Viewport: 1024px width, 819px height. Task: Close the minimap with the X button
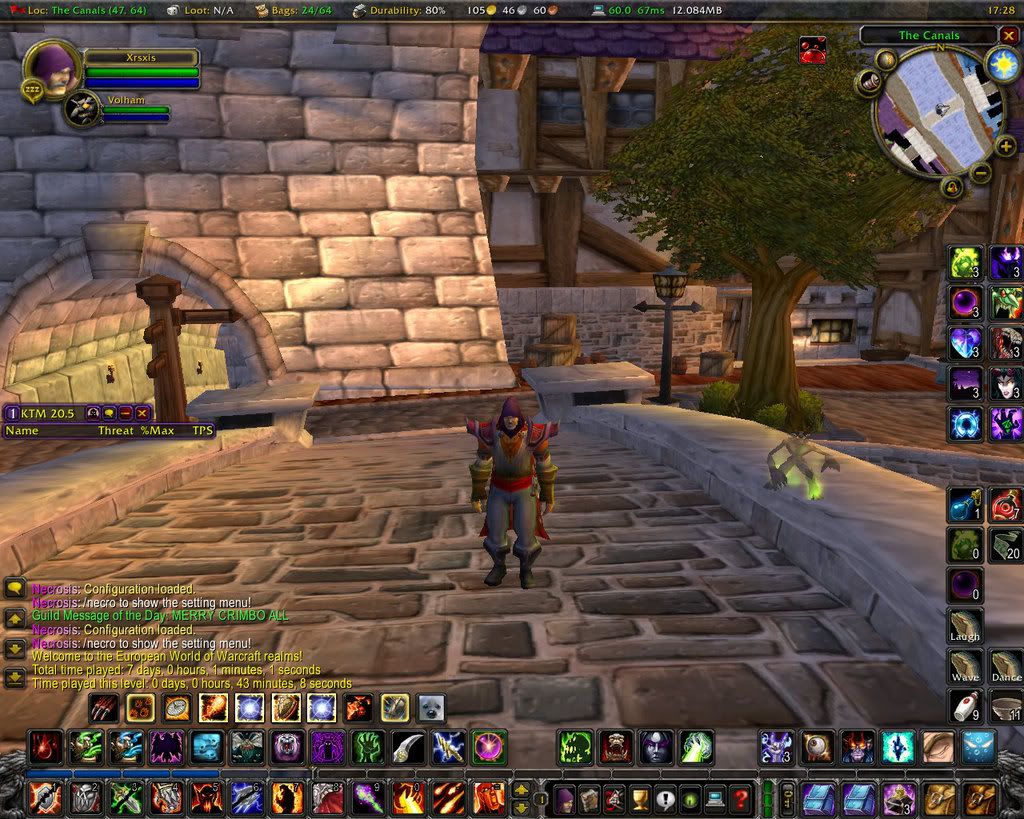1008,35
